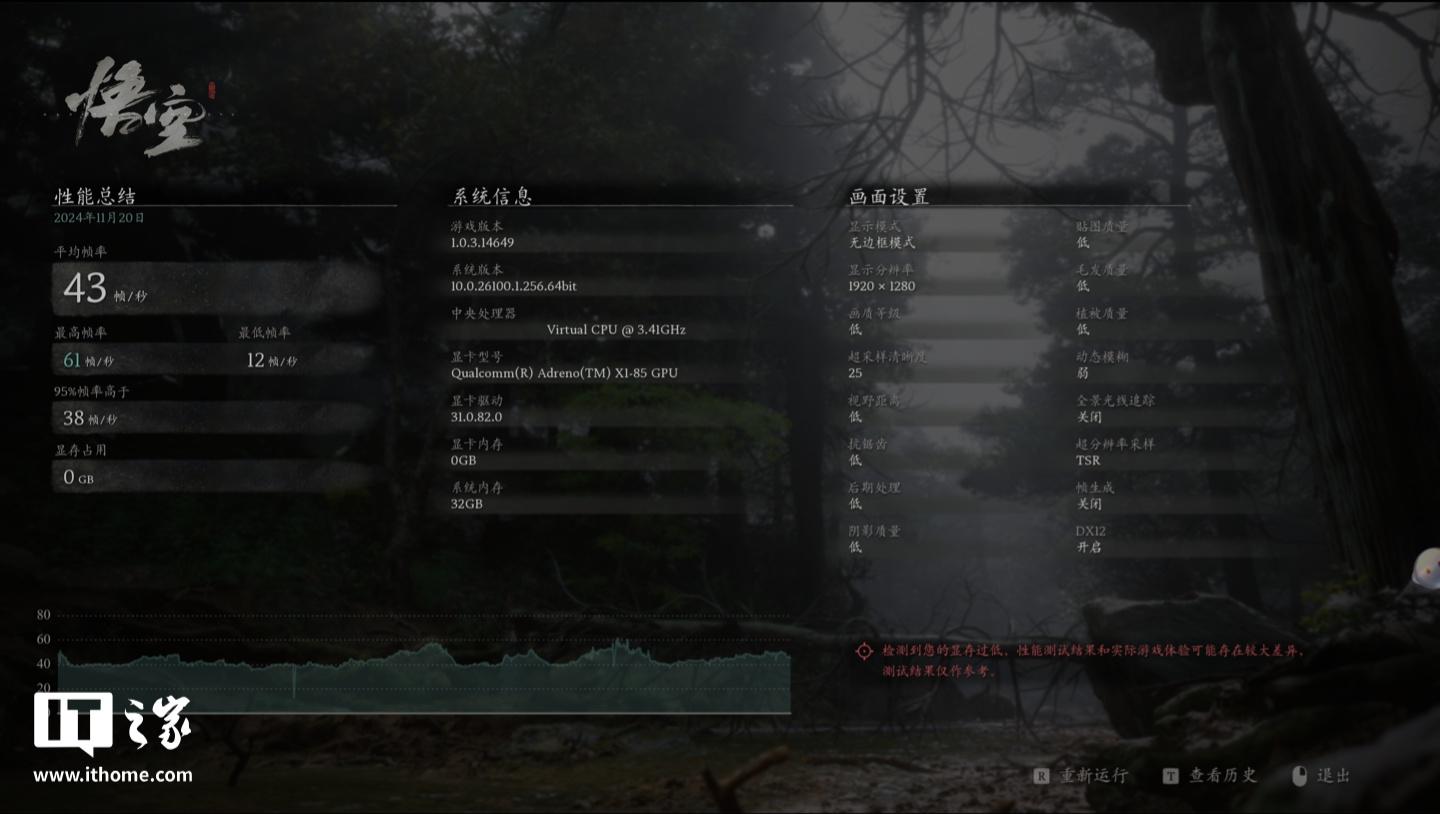Click the 悟空 calligraphy logo
The height and width of the screenshot is (814, 1440).
coord(135,105)
